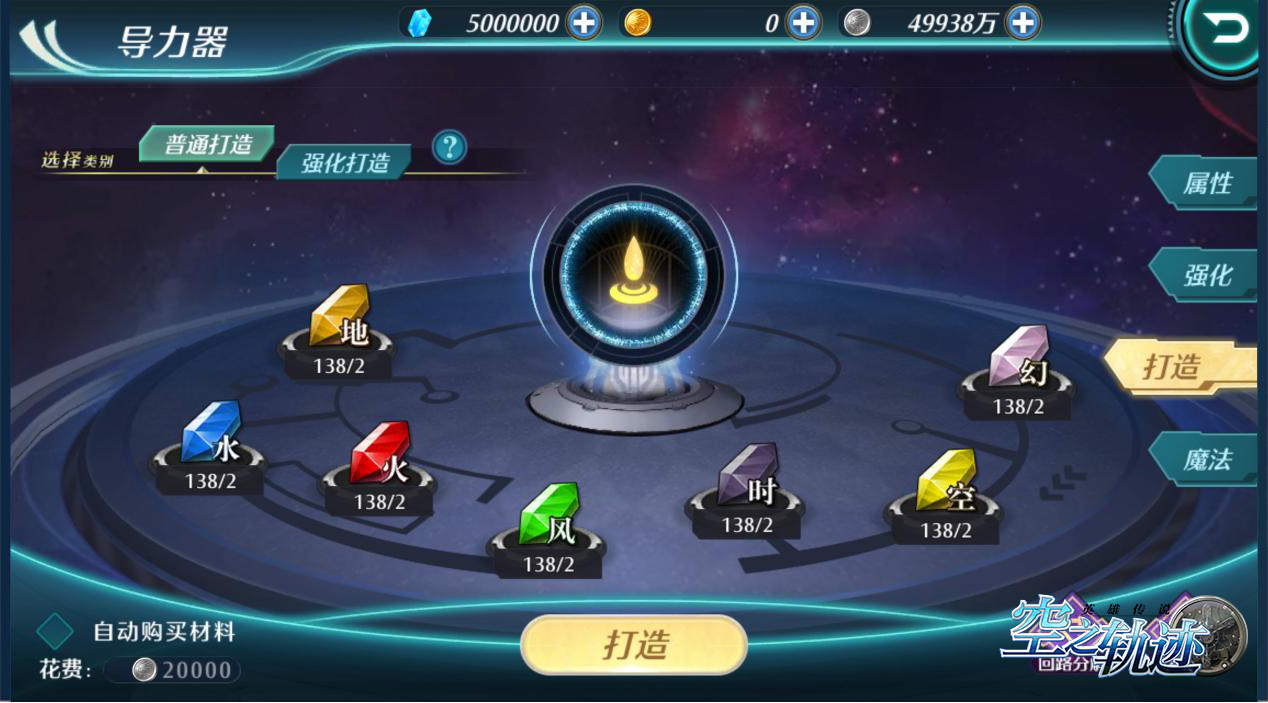
Task: Select the green 风 wind crystal
Action: pyautogui.click(x=549, y=516)
